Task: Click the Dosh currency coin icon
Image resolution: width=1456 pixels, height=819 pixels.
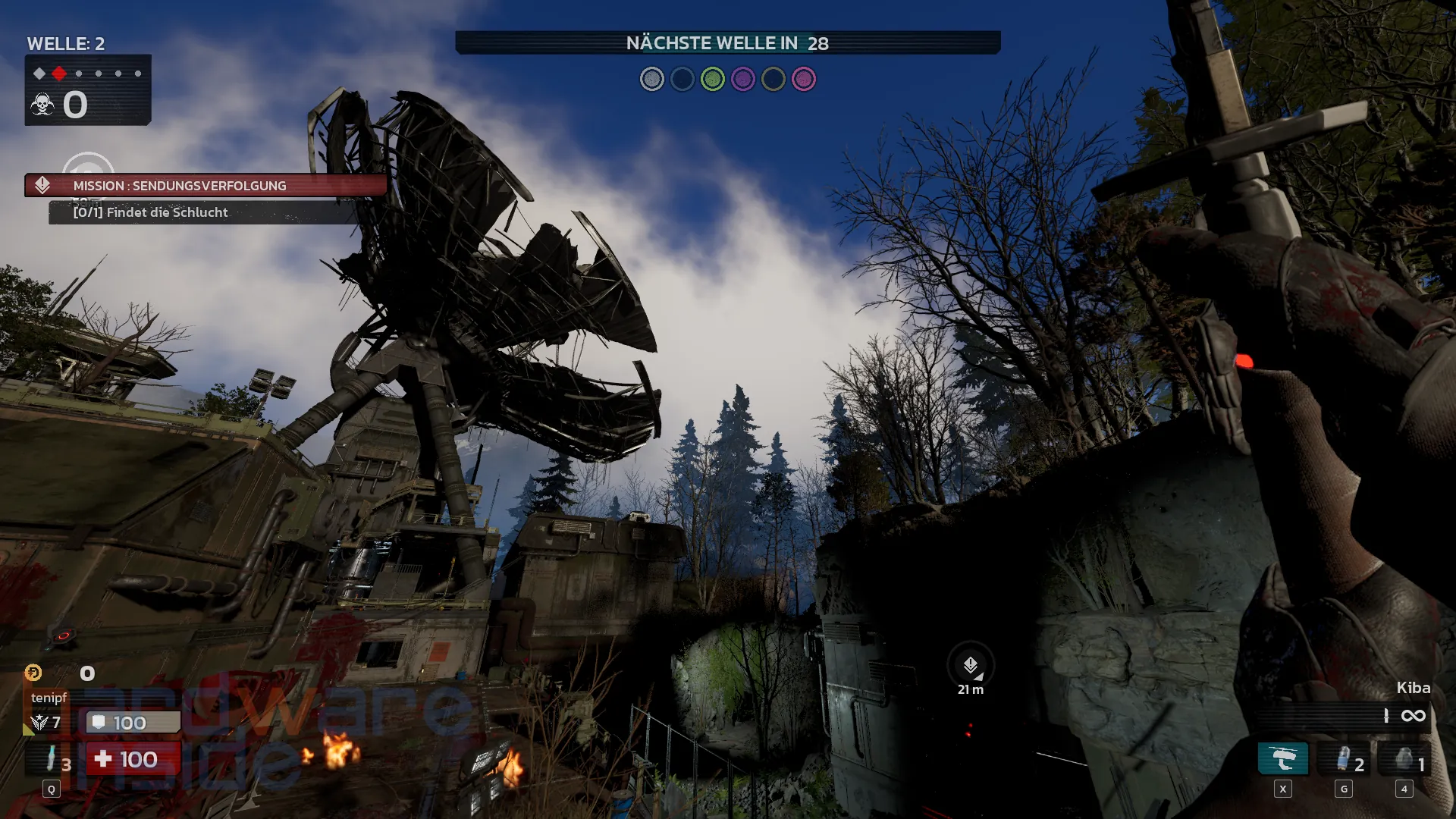Action: 33,673
